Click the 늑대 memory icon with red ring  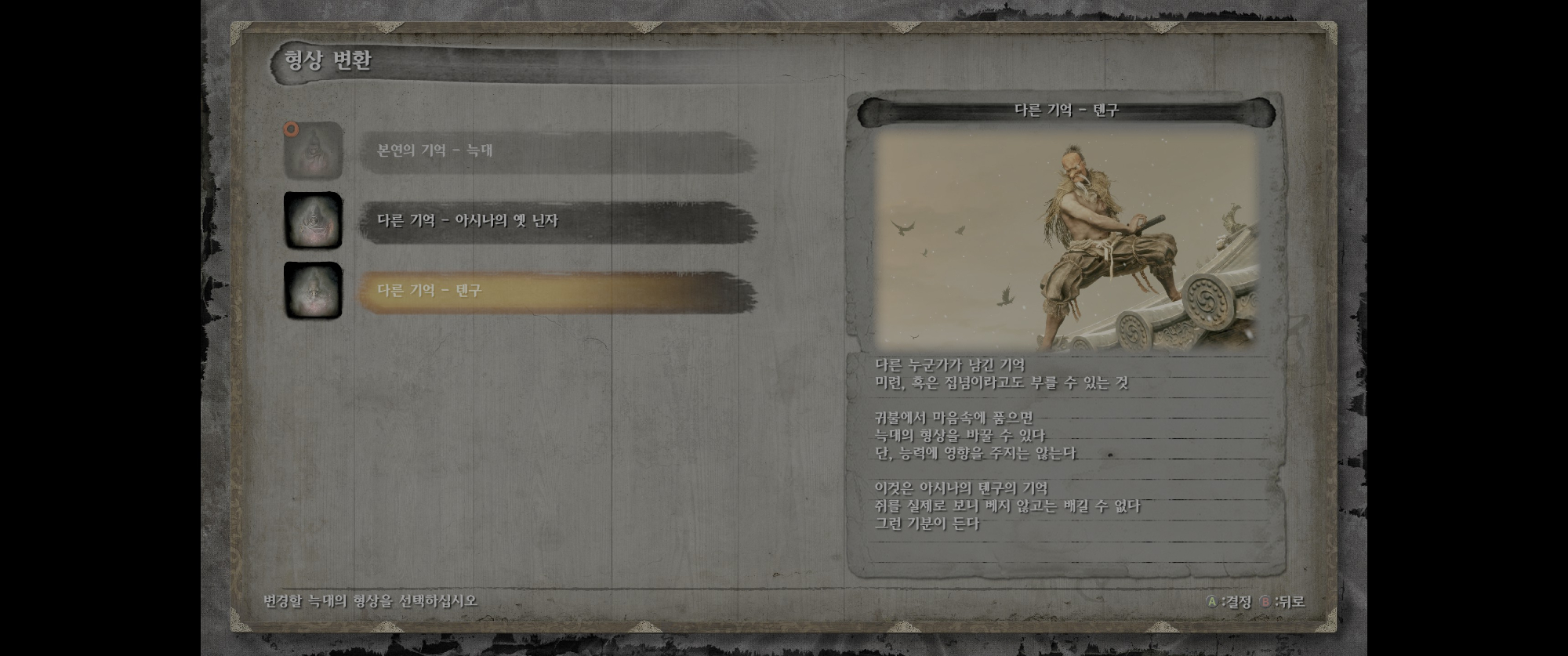[x=313, y=150]
